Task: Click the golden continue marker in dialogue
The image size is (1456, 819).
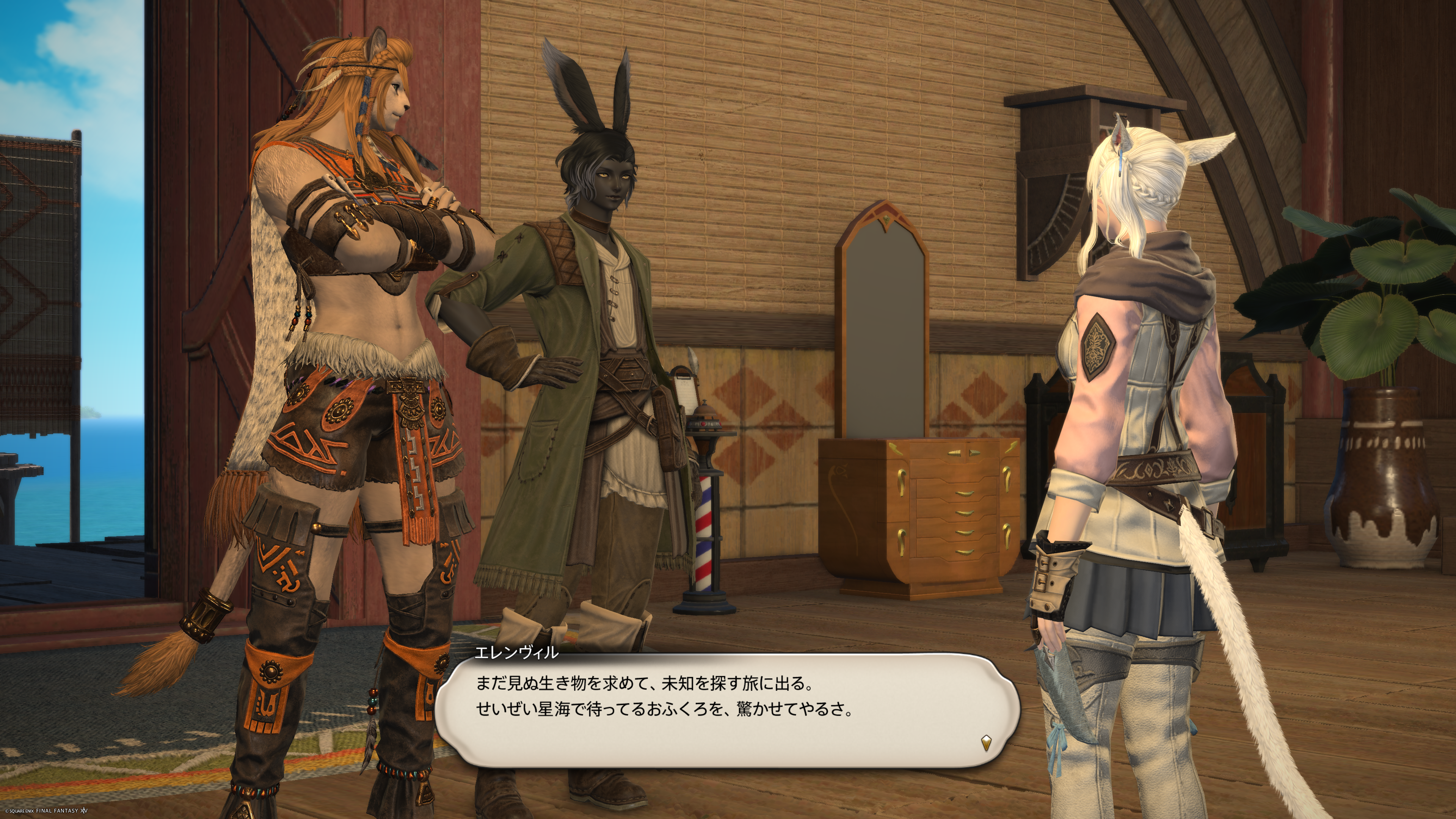Action: pos(986,742)
